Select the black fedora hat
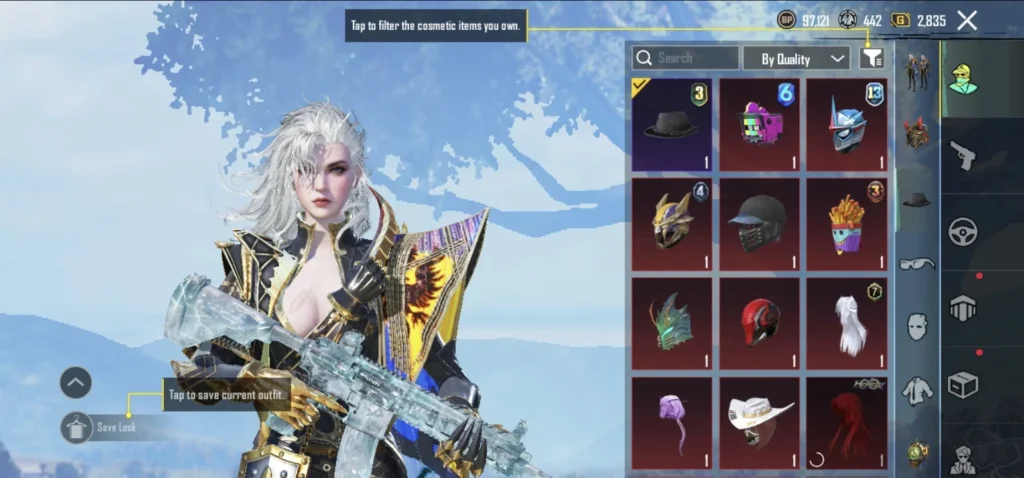Screen dimensions: 1024x478 click(x=672, y=125)
